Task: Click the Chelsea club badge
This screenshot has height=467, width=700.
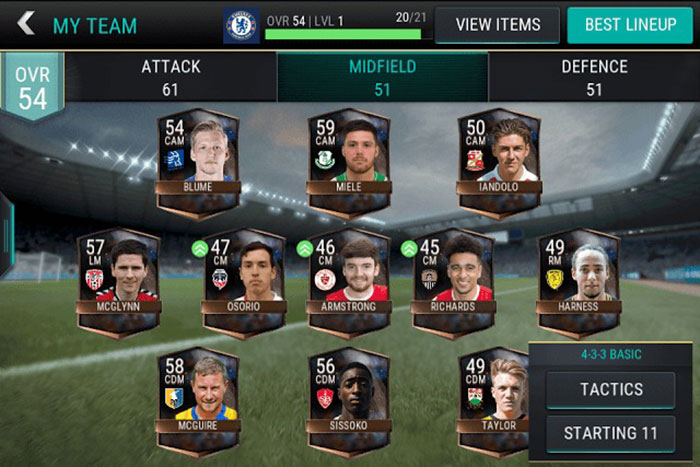Action: [x=241, y=25]
